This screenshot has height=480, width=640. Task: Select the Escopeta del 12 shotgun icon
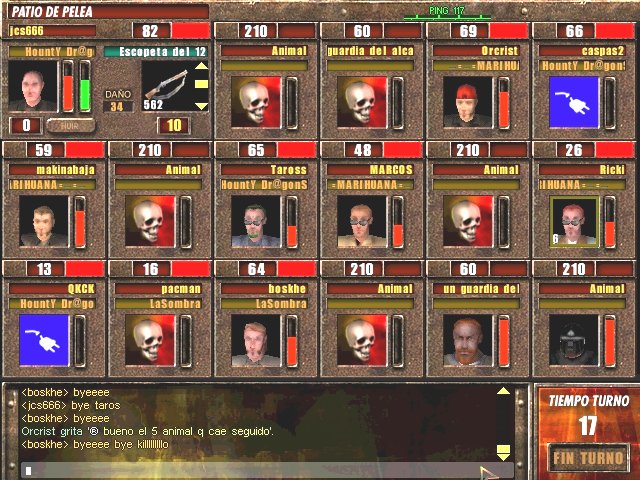(165, 85)
